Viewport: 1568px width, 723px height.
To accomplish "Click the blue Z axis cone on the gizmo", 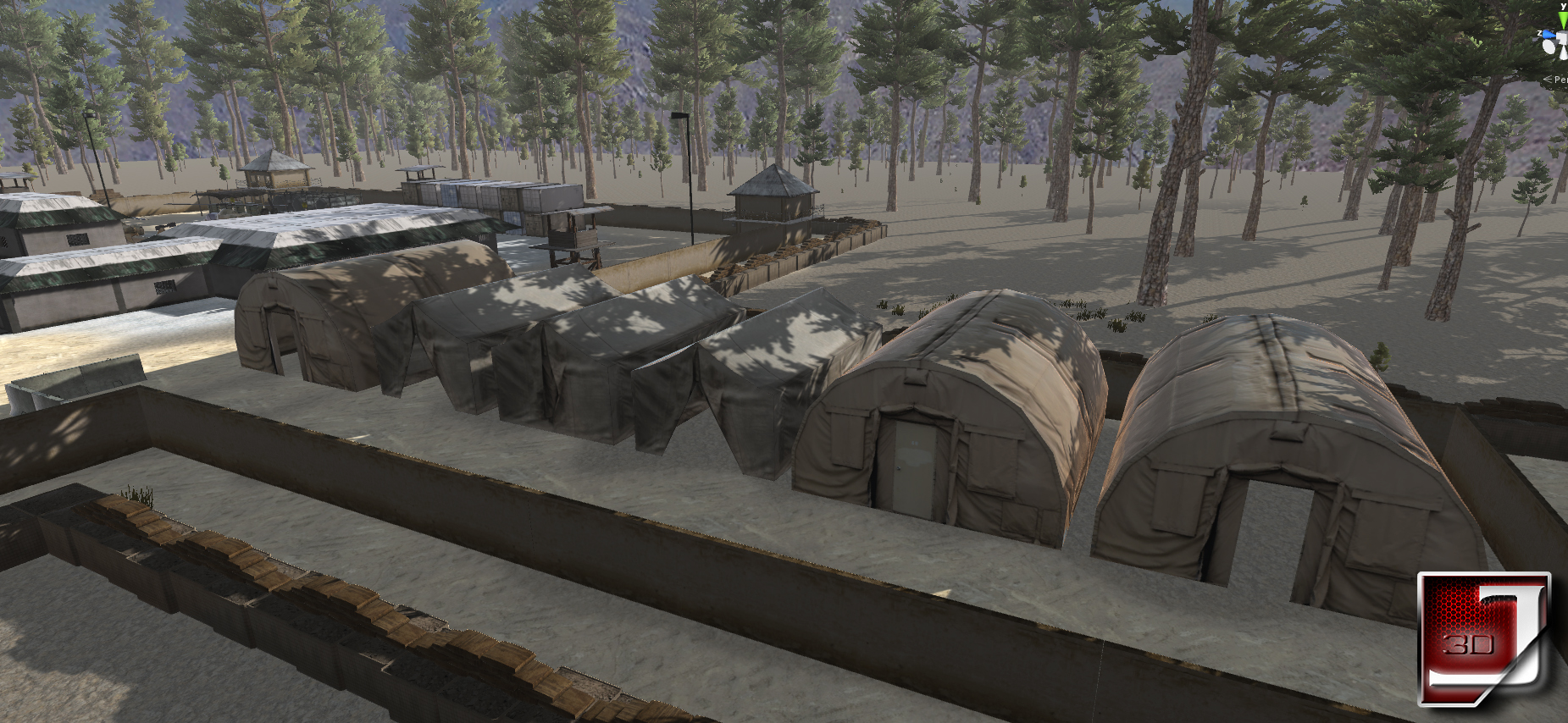I will 1549,36.
